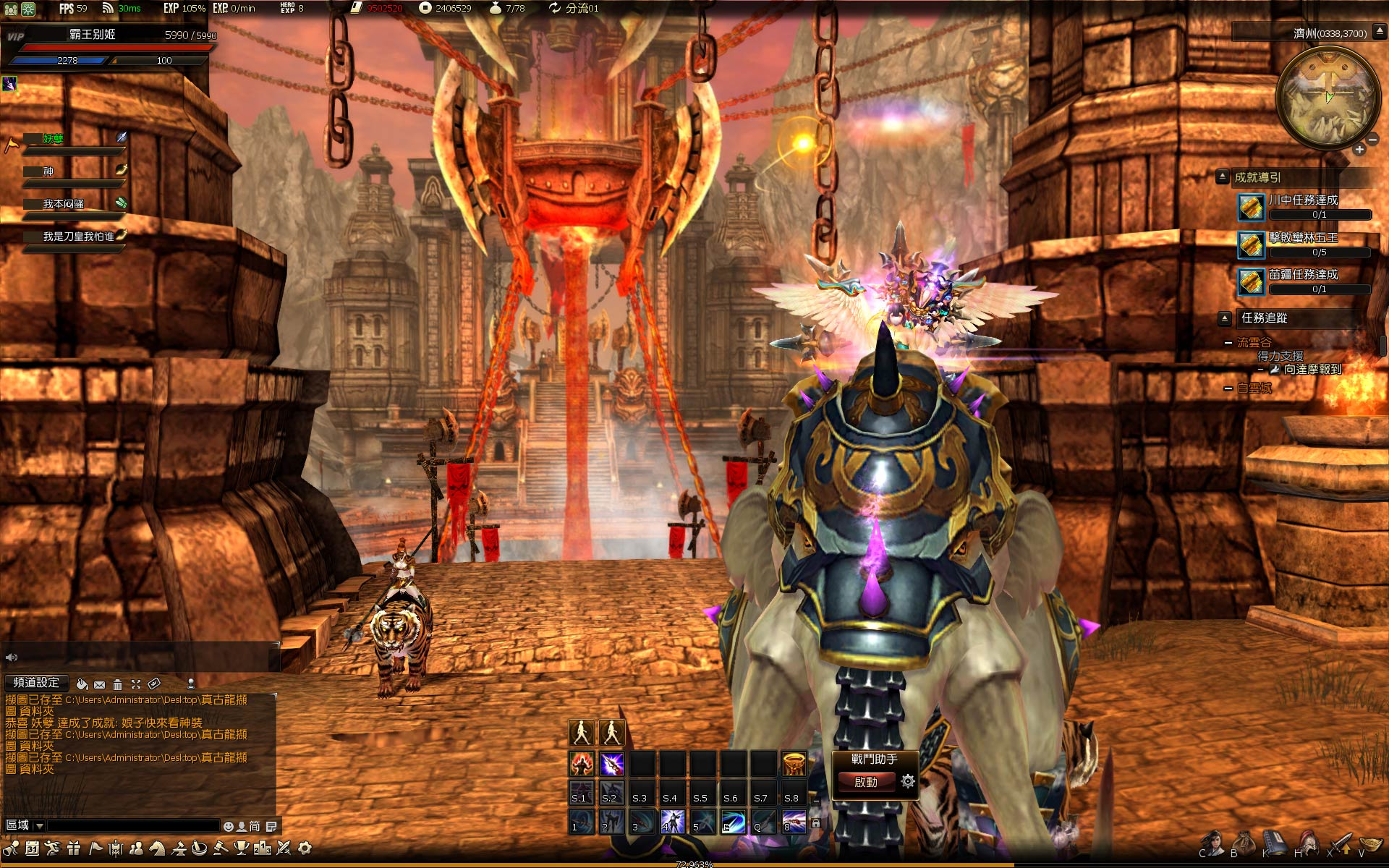Open the chat emoji picker
Screen dimensions: 1389x868
click(x=229, y=826)
